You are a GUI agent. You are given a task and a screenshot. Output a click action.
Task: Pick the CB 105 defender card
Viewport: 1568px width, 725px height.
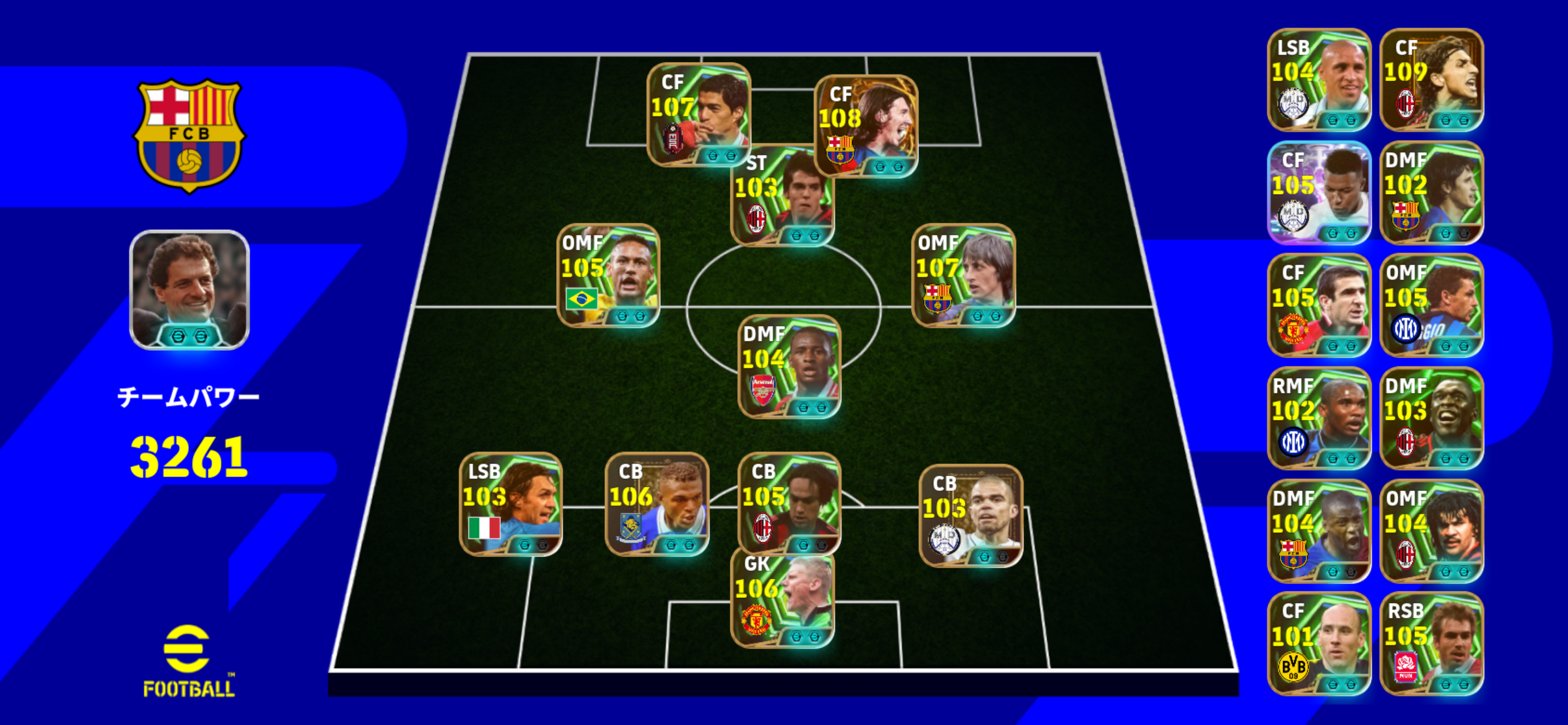click(789, 504)
